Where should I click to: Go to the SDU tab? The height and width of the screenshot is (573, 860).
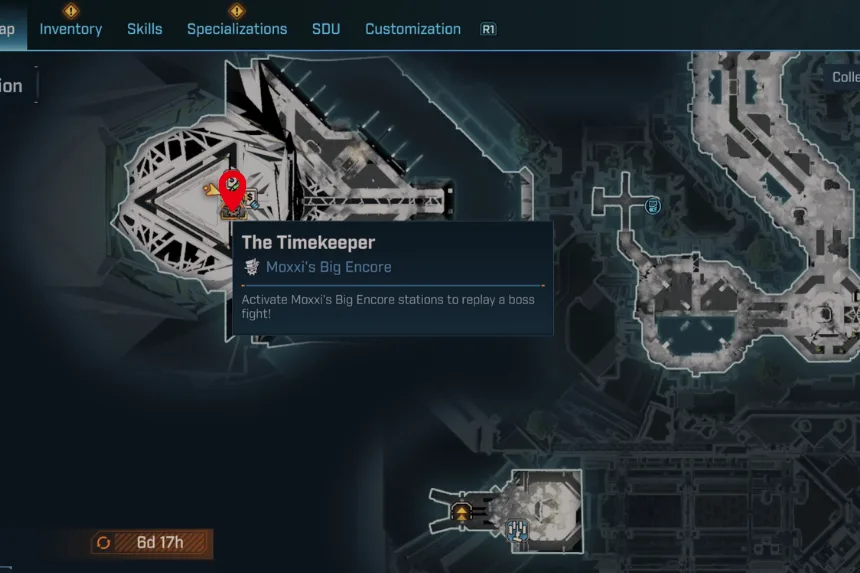pos(326,29)
